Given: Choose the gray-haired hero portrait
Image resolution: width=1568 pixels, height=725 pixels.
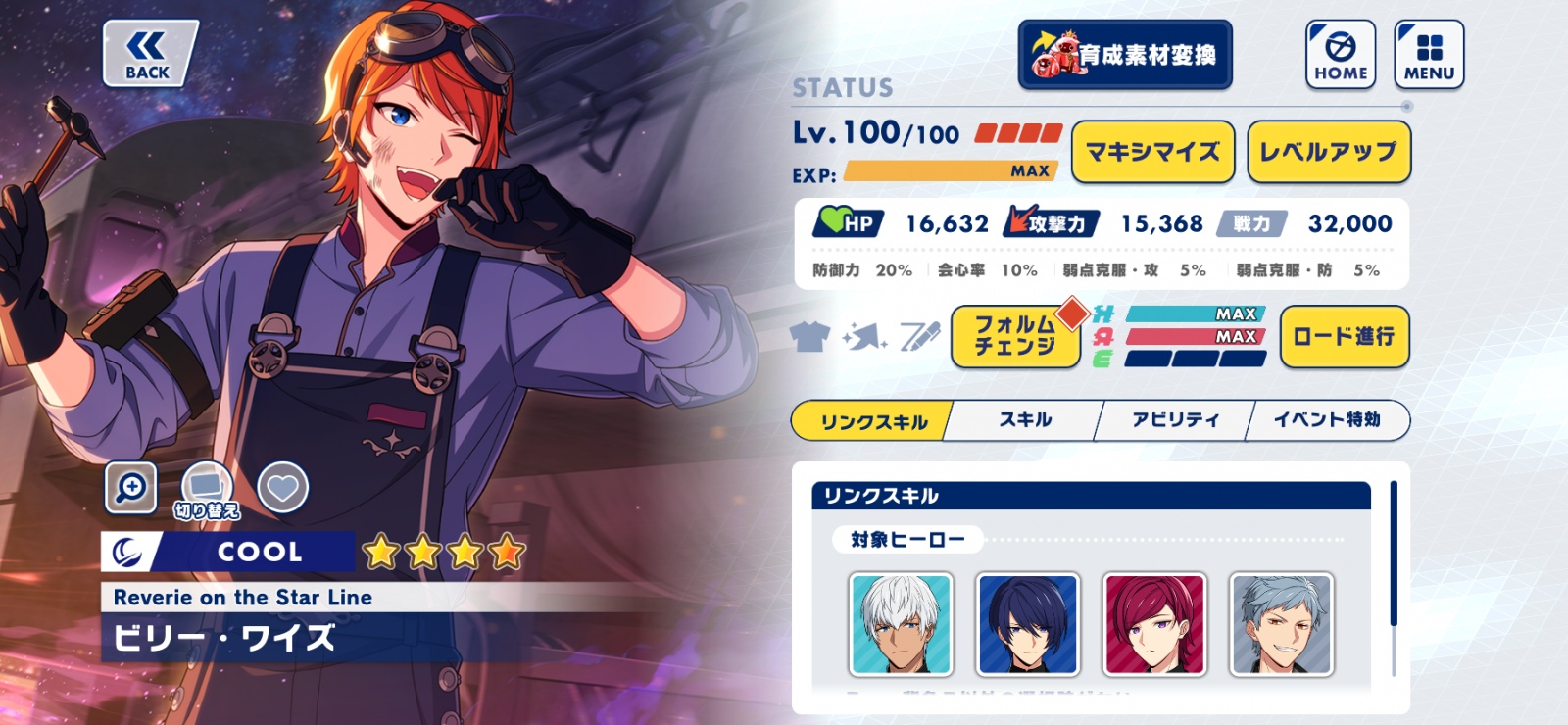Looking at the screenshot, I should click(1282, 625).
